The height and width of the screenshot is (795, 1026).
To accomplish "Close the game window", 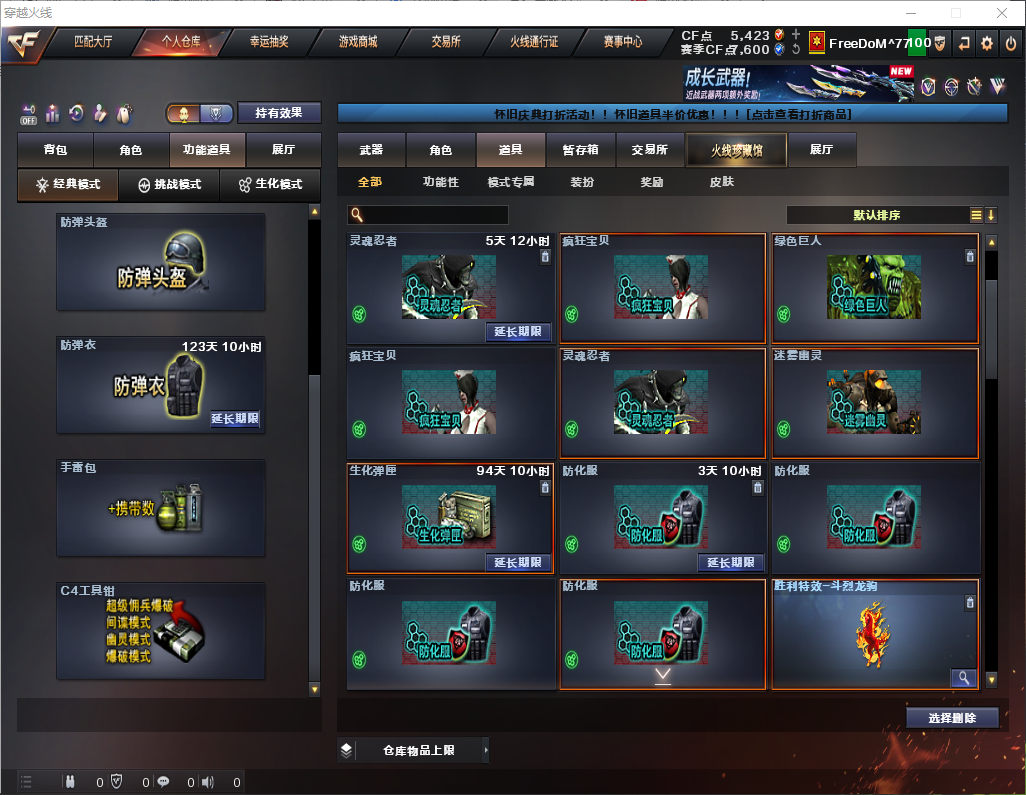I will click(1001, 12).
